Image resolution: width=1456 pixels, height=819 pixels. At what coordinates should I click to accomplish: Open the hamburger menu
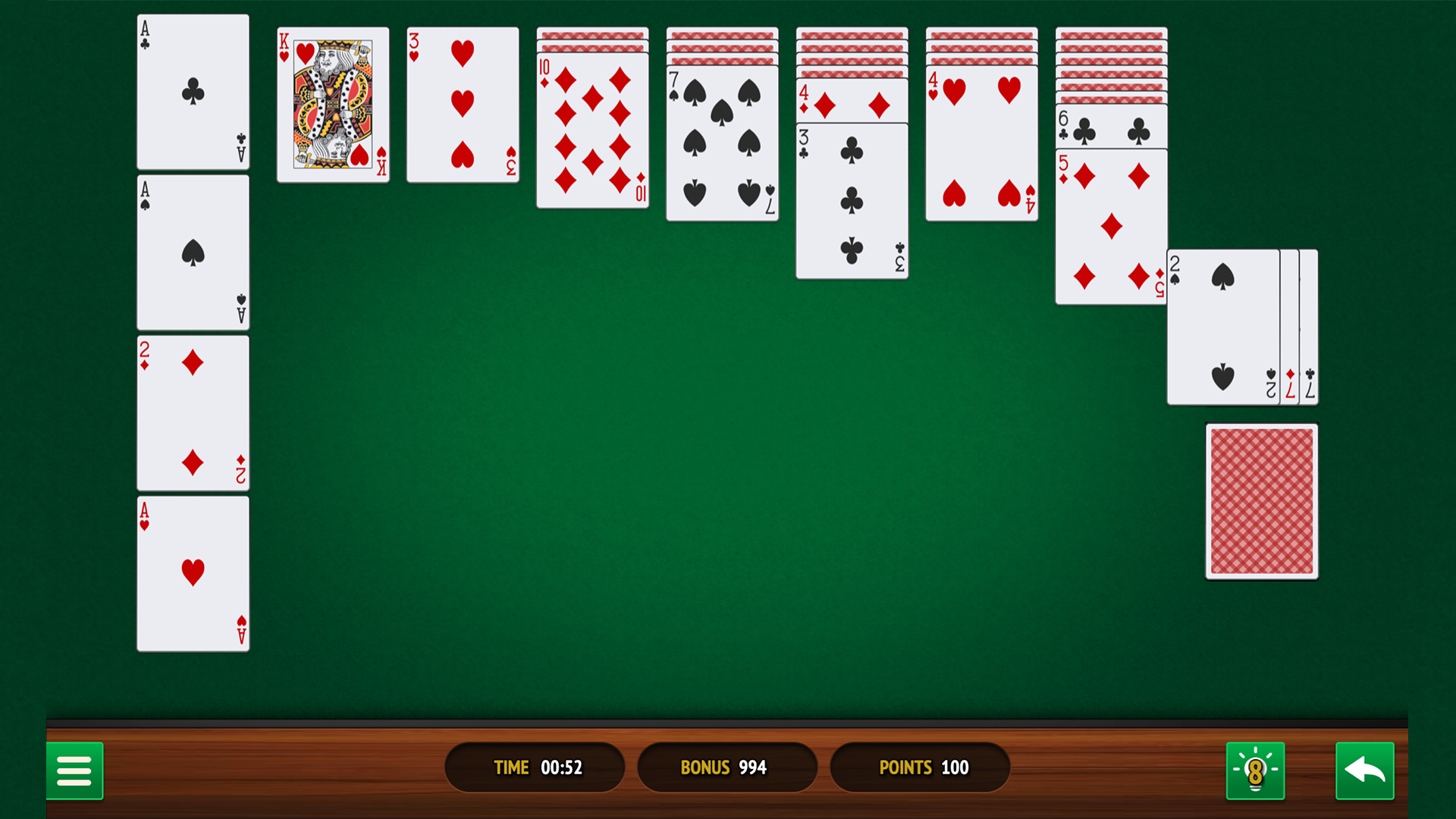click(75, 770)
